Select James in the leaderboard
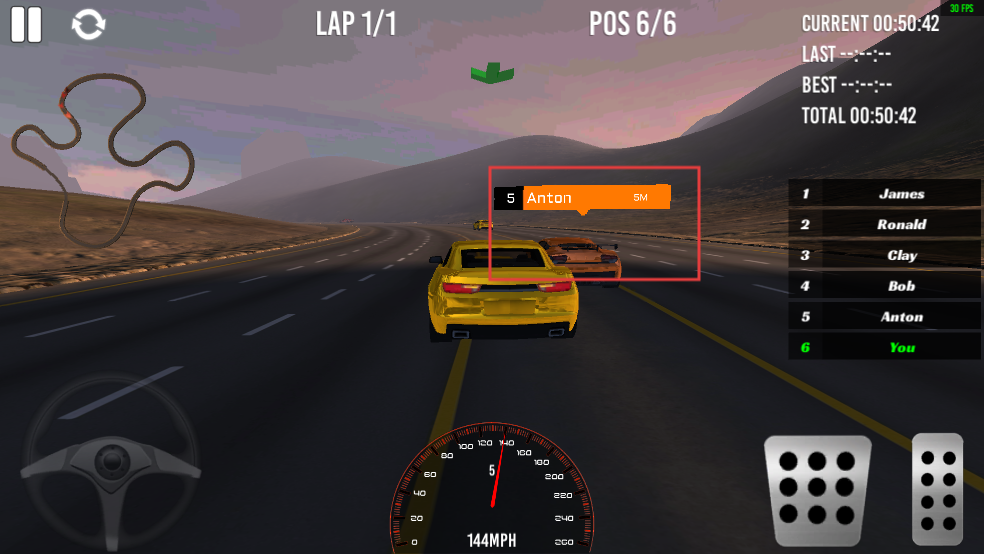Viewport: 984px width, 554px height. click(x=884, y=194)
